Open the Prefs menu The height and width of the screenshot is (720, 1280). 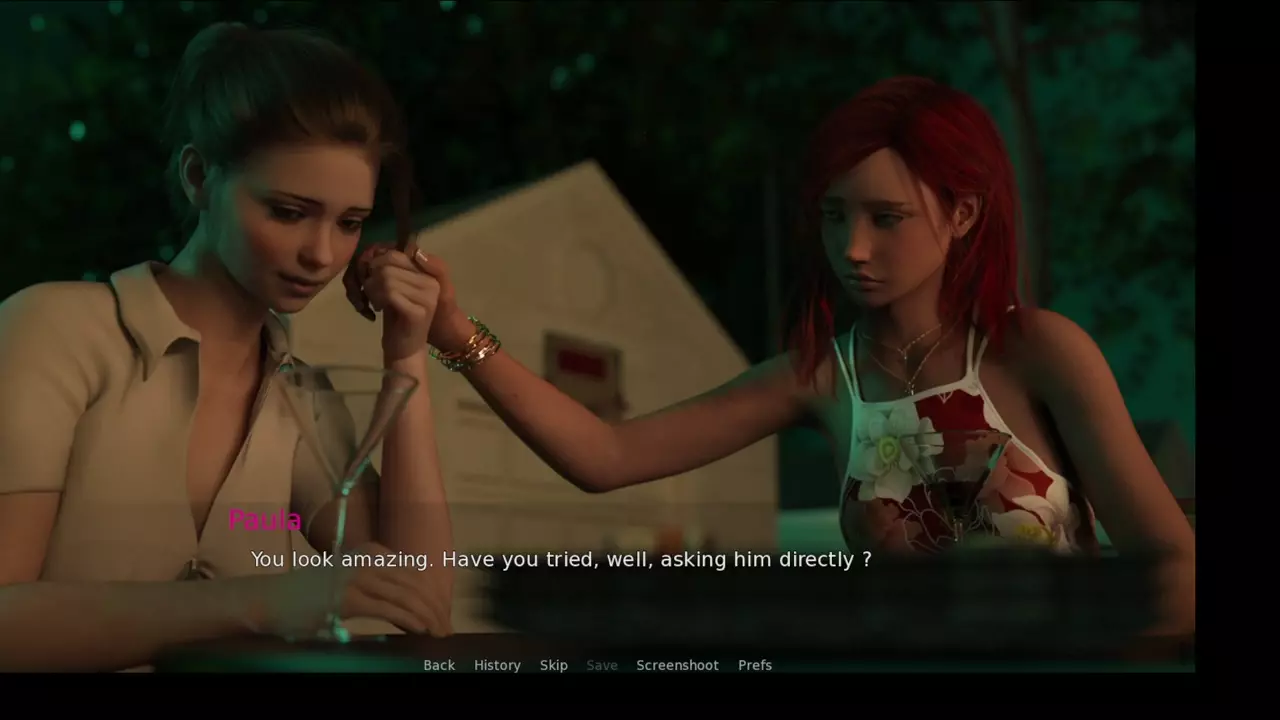click(755, 665)
